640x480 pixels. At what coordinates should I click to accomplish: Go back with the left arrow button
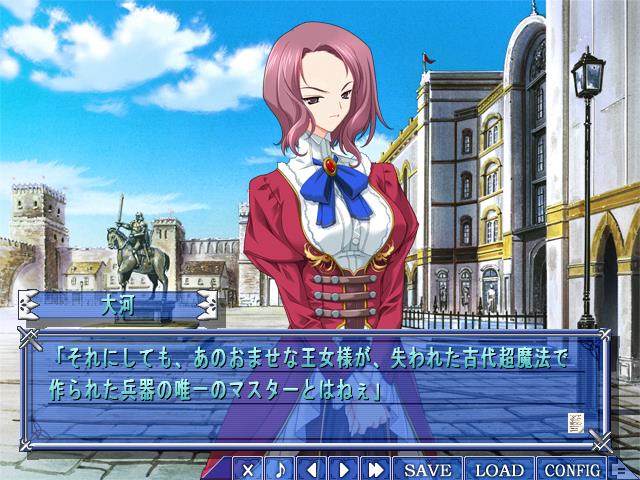313,469
